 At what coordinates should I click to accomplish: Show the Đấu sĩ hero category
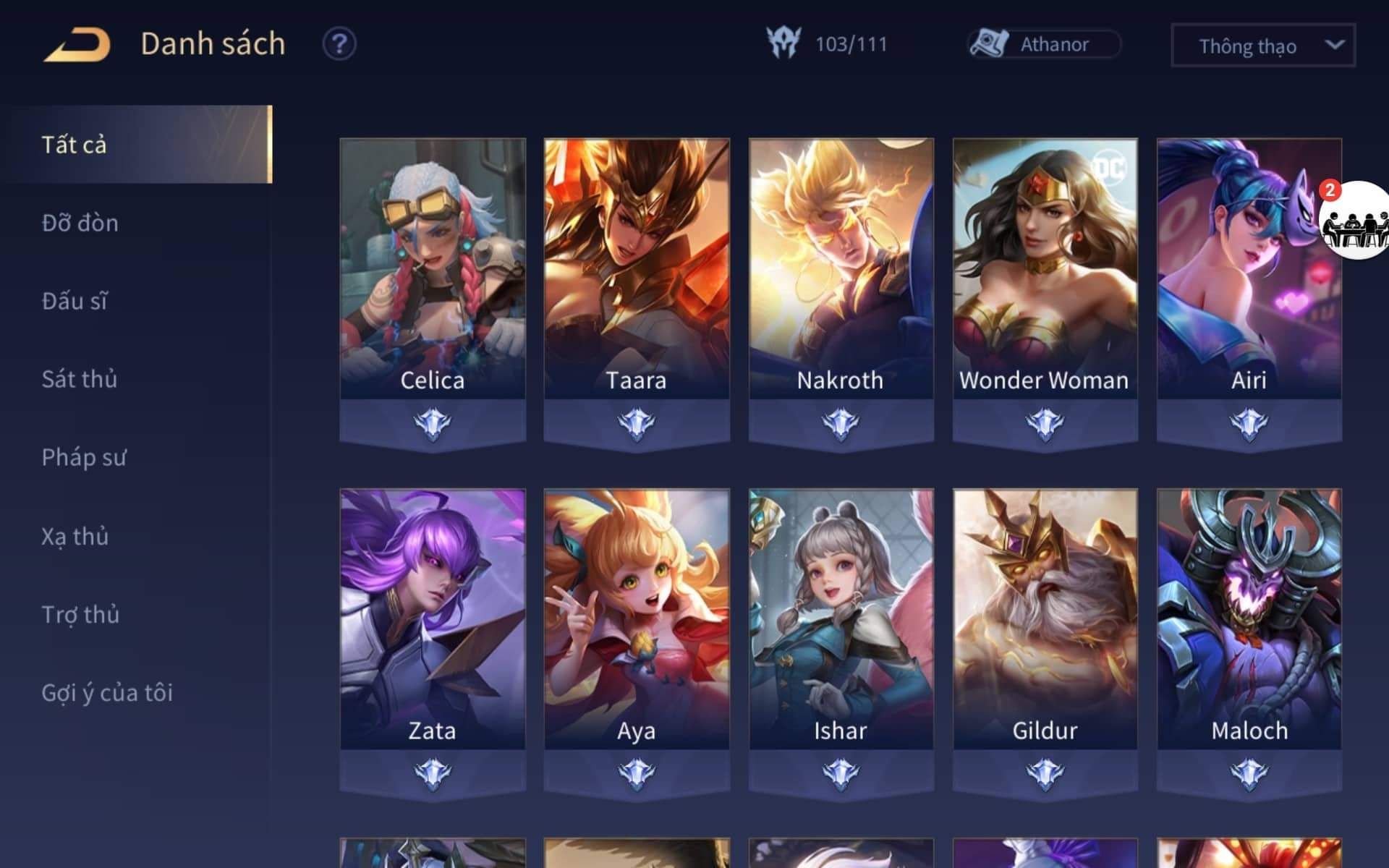(x=75, y=301)
